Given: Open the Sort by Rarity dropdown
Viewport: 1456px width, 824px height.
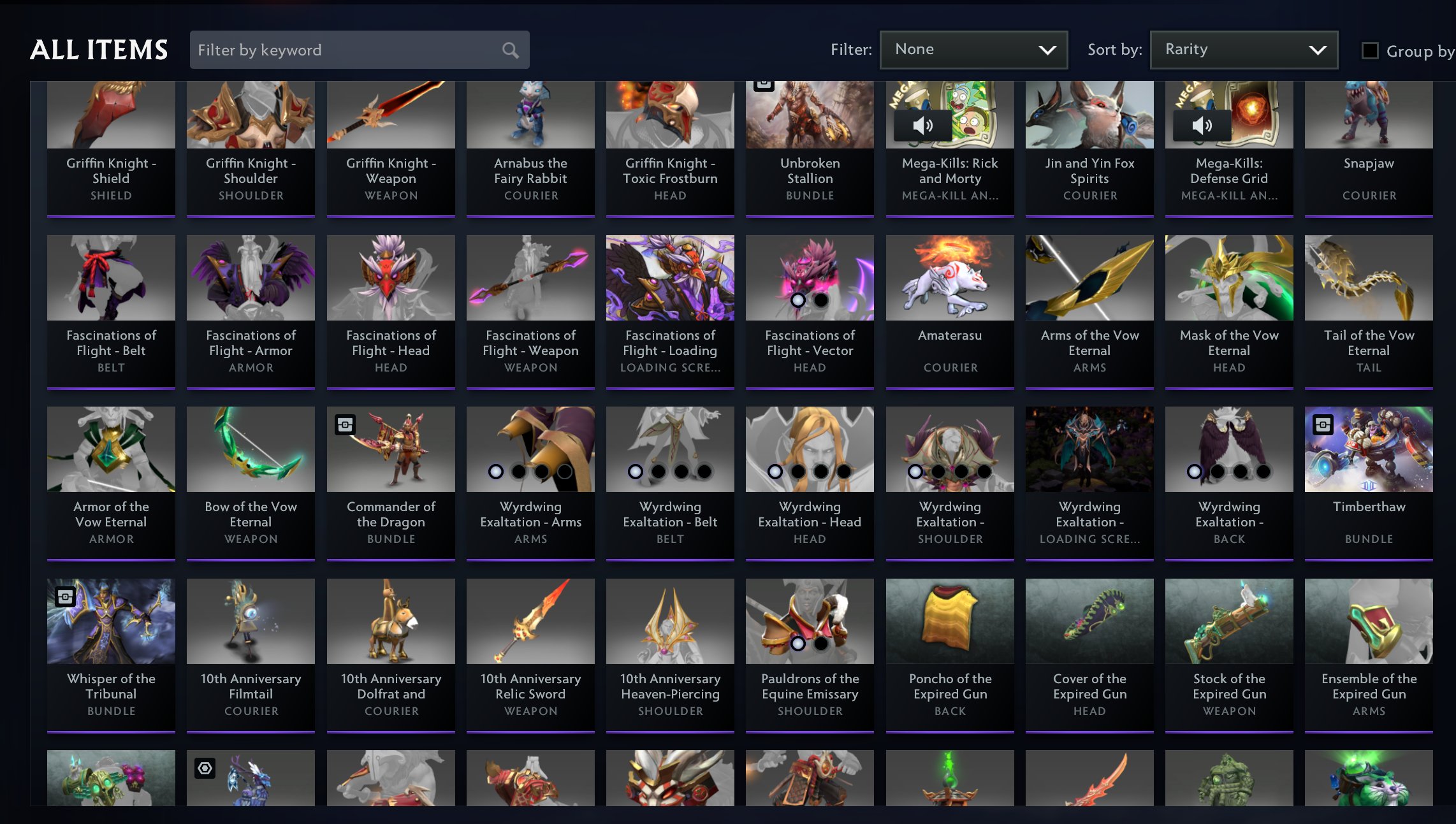Looking at the screenshot, I should click(x=1243, y=49).
